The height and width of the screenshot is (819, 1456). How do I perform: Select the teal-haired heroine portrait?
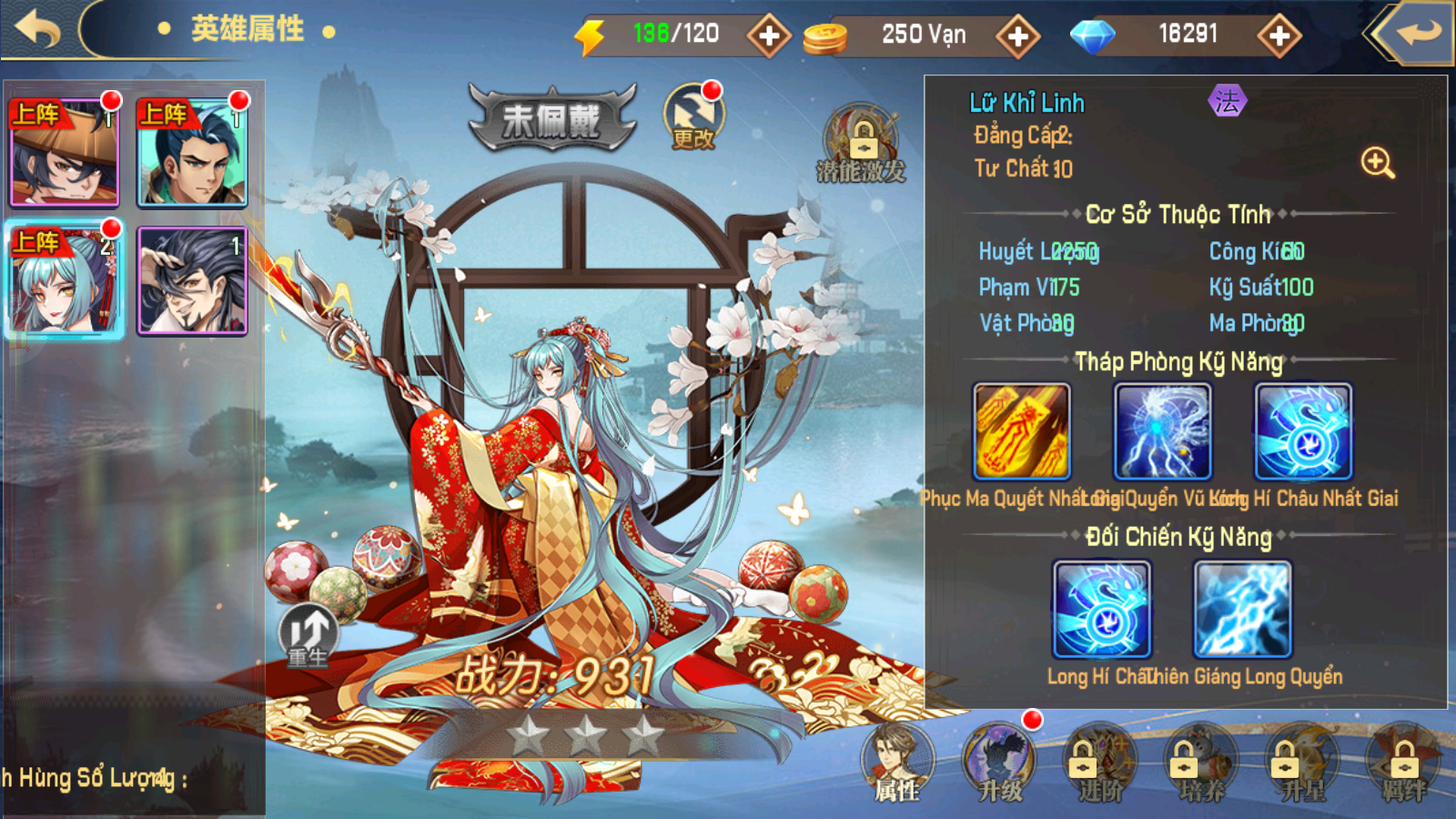(65, 280)
